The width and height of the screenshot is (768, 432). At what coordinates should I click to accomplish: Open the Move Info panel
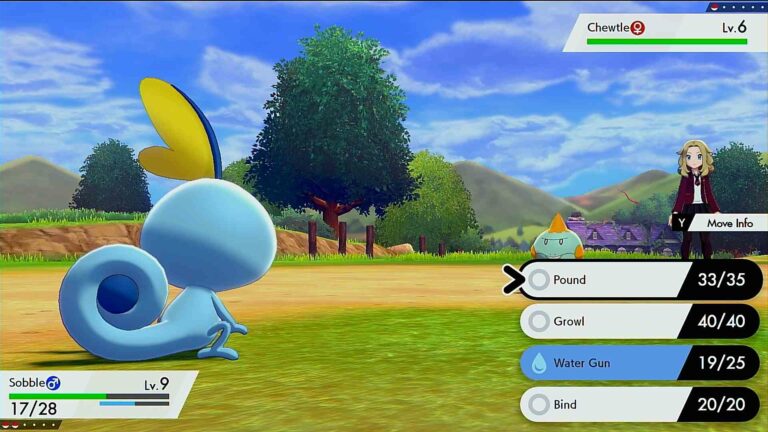pyautogui.click(x=720, y=223)
